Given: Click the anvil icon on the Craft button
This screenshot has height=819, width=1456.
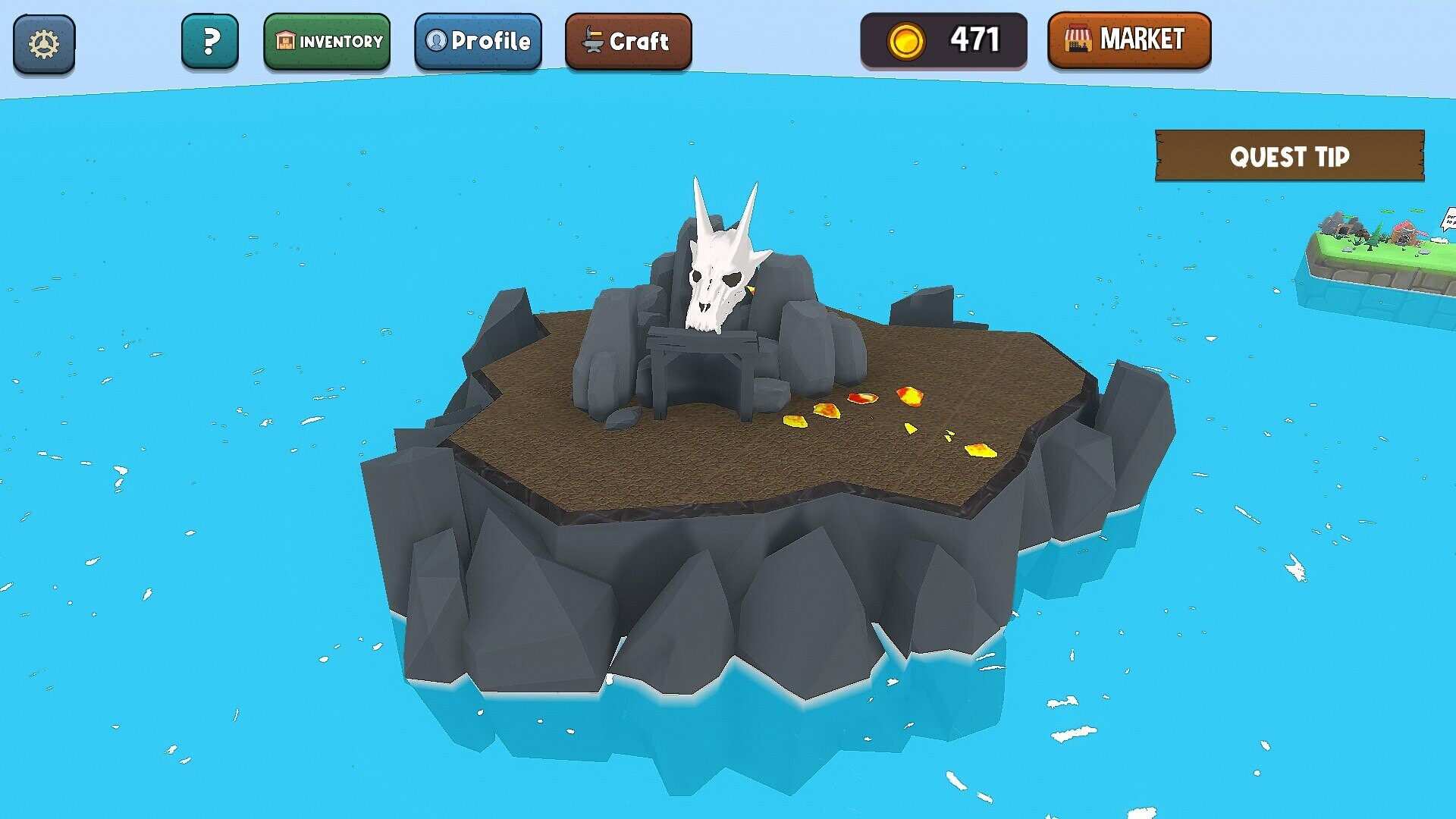Looking at the screenshot, I should coord(593,42).
